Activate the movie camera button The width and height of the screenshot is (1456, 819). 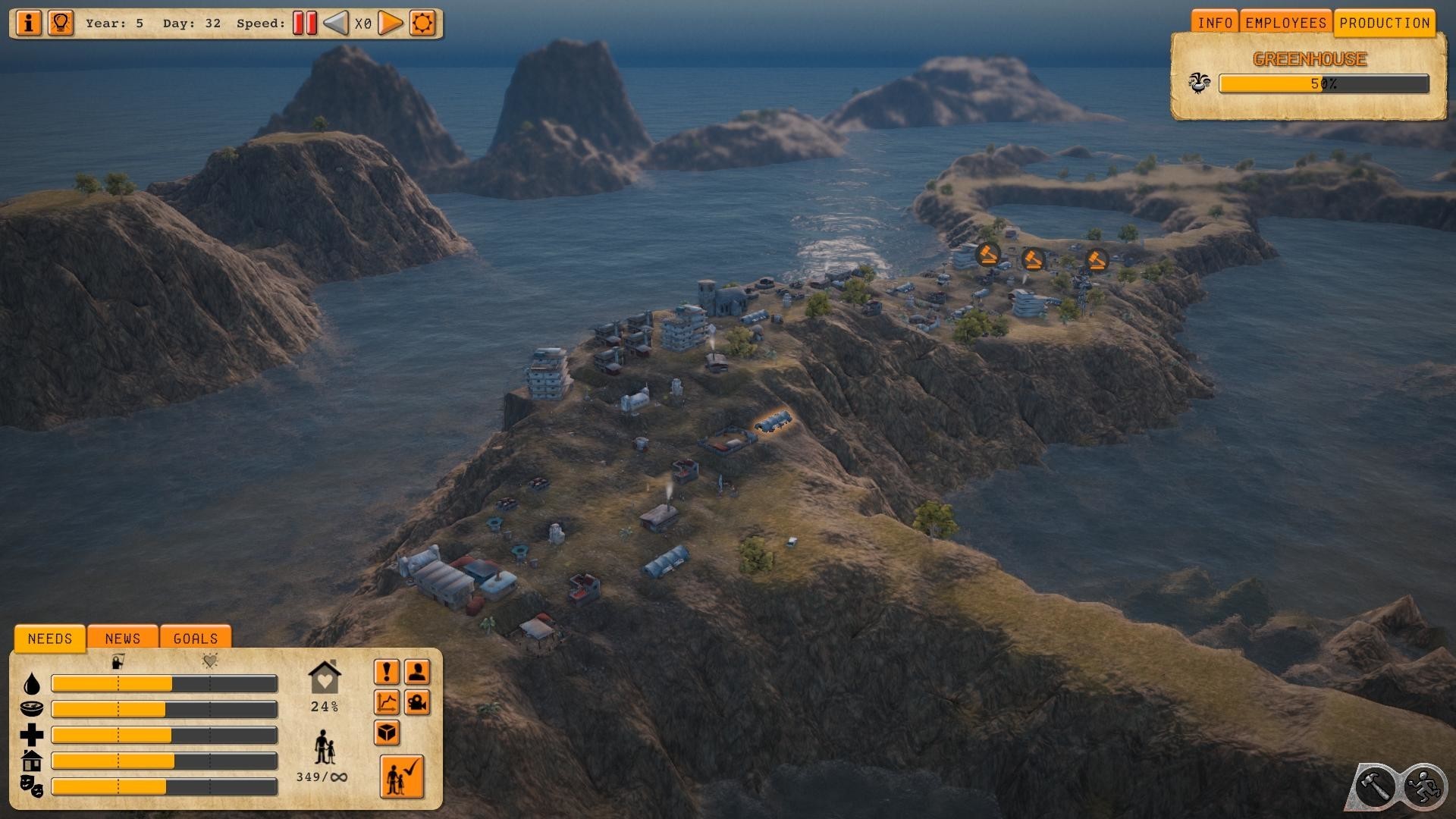point(417,703)
